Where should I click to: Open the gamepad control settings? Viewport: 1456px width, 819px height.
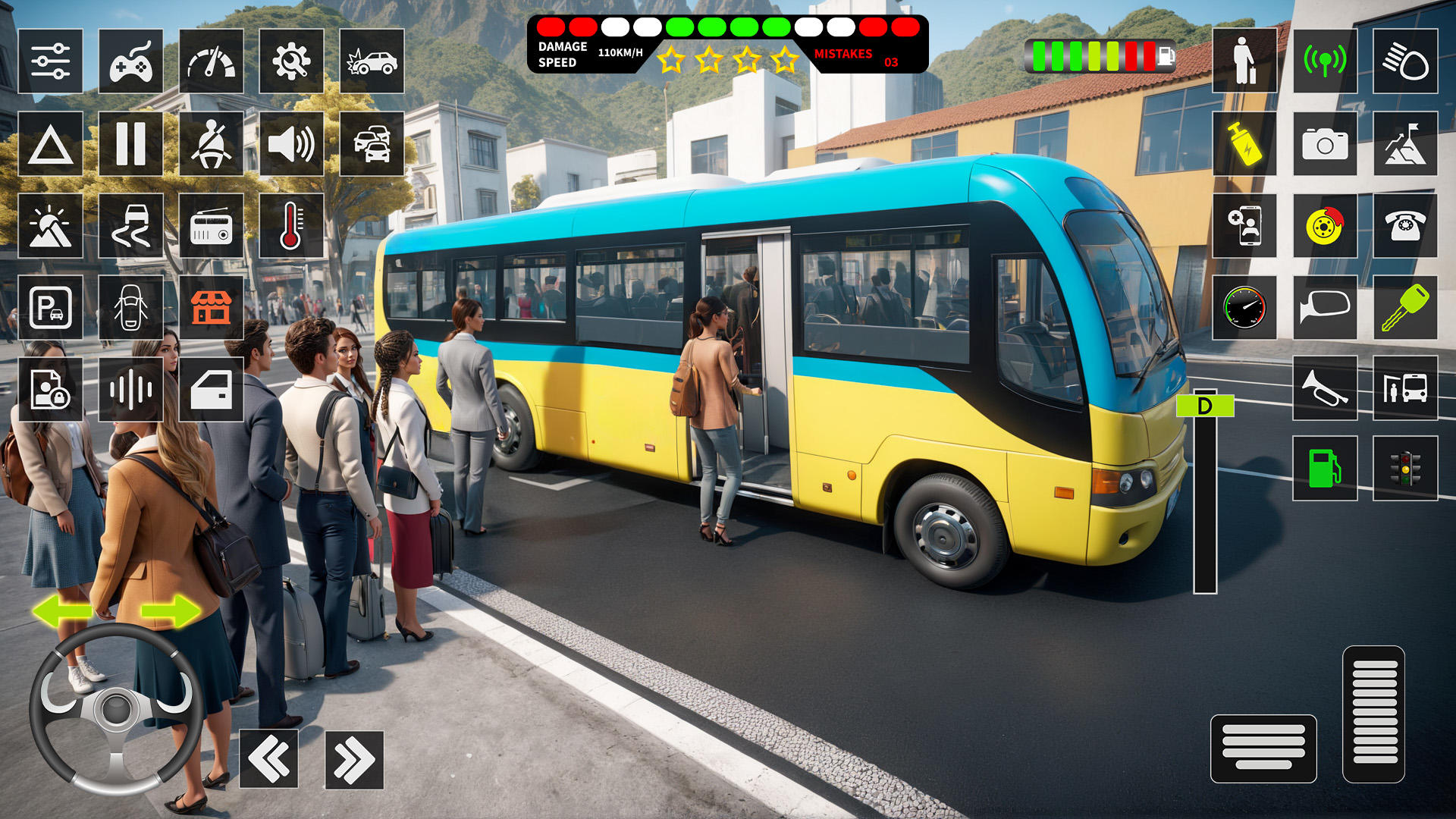point(130,61)
